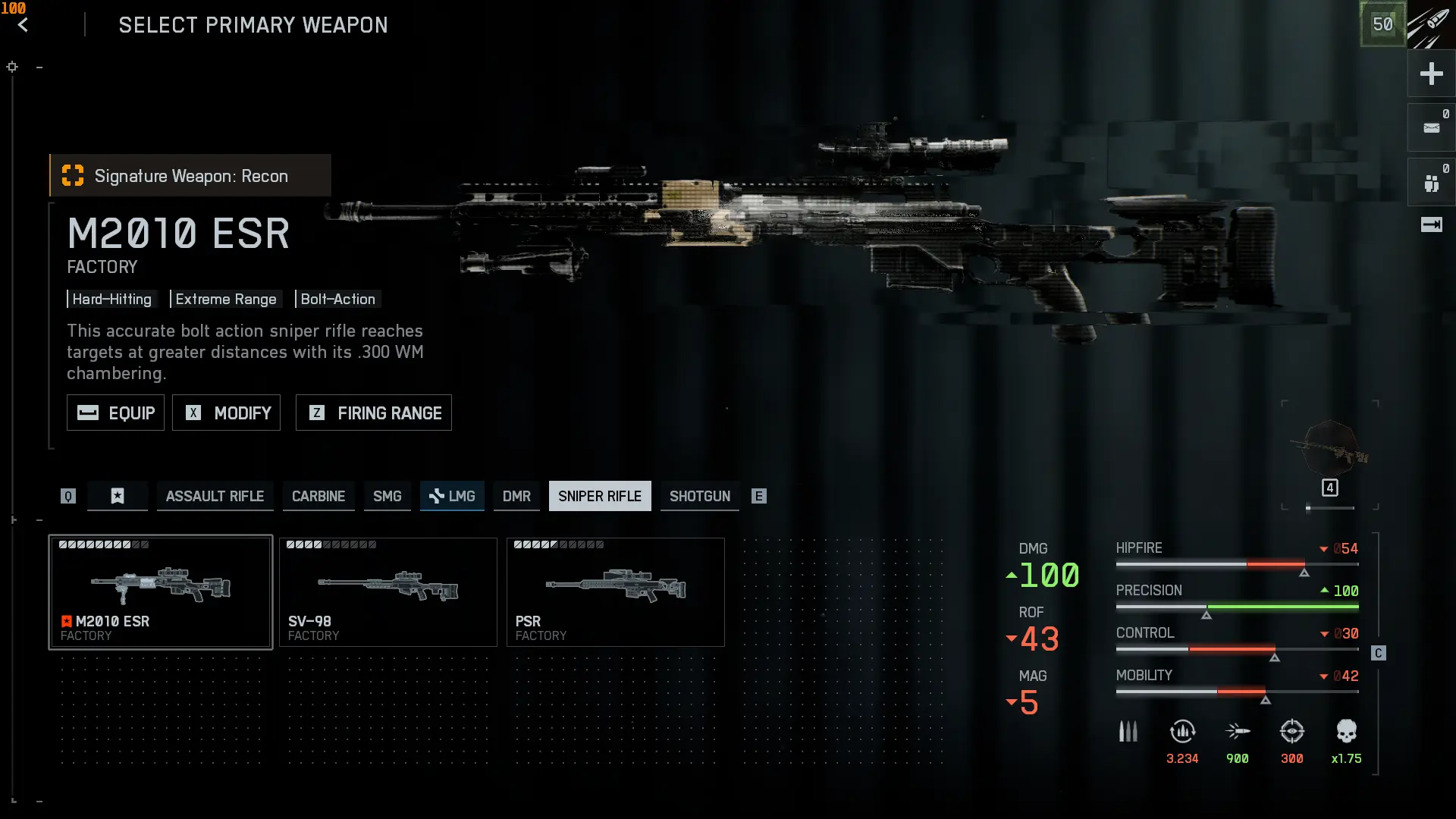Open the squad icon in the sidebar

click(x=1431, y=183)
